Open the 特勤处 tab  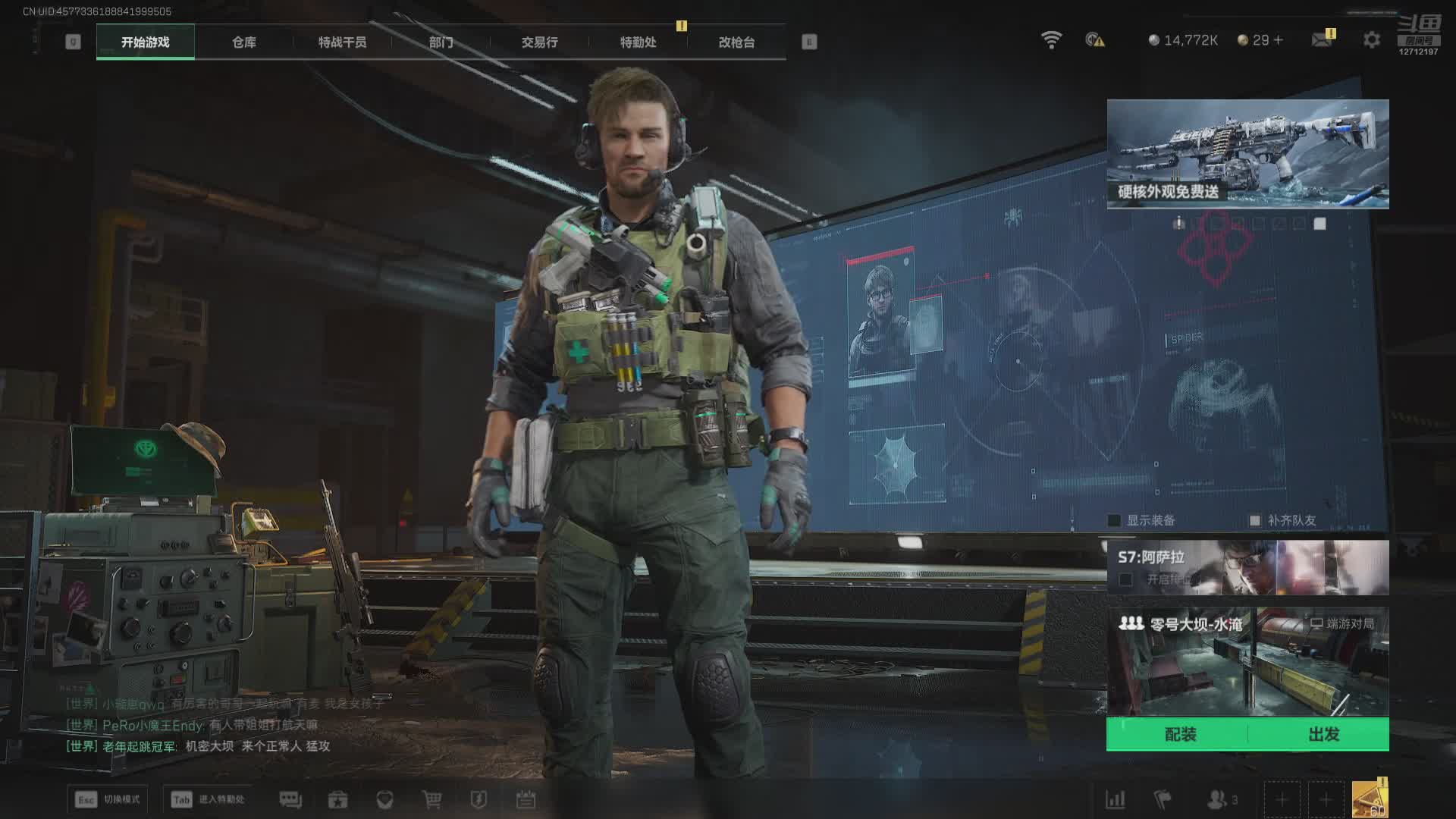tap(638, 42)
